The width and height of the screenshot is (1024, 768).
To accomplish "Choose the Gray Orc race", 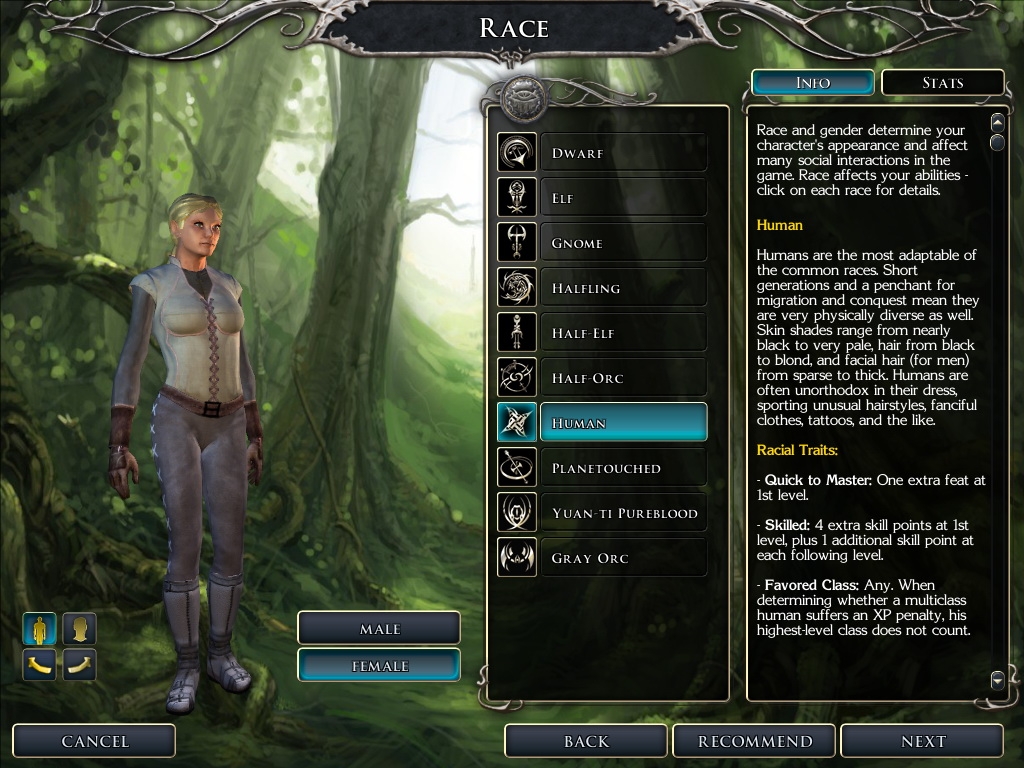I will pos(622,558).
